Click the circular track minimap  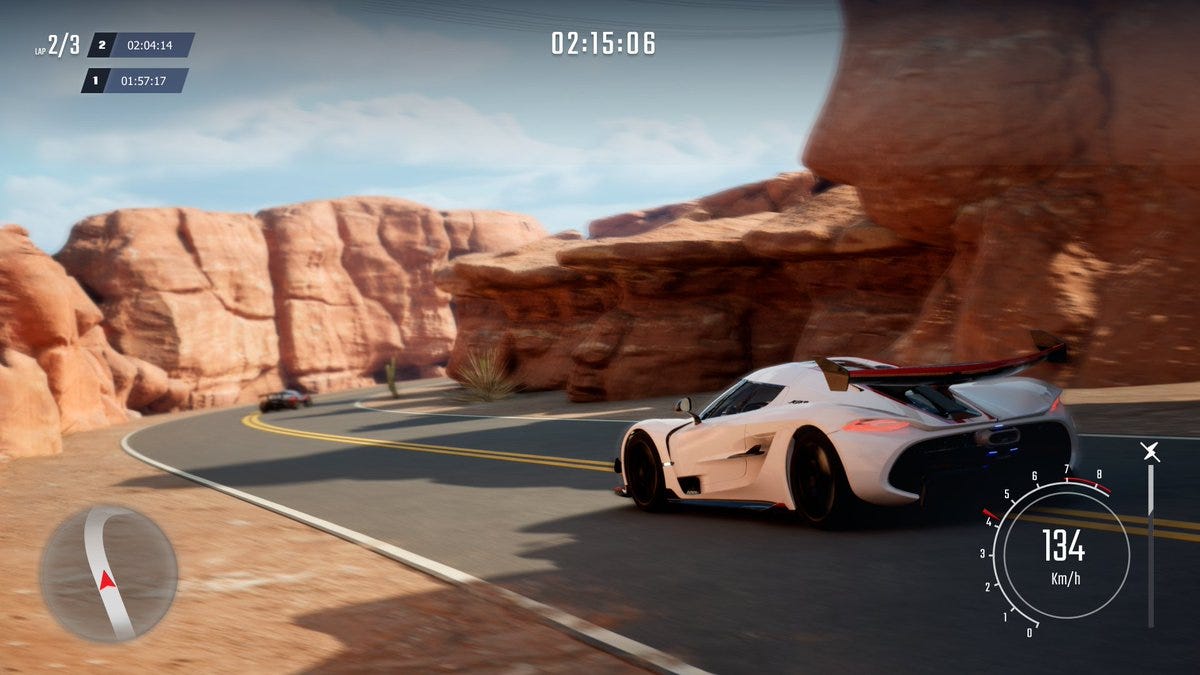coord(108,573)
